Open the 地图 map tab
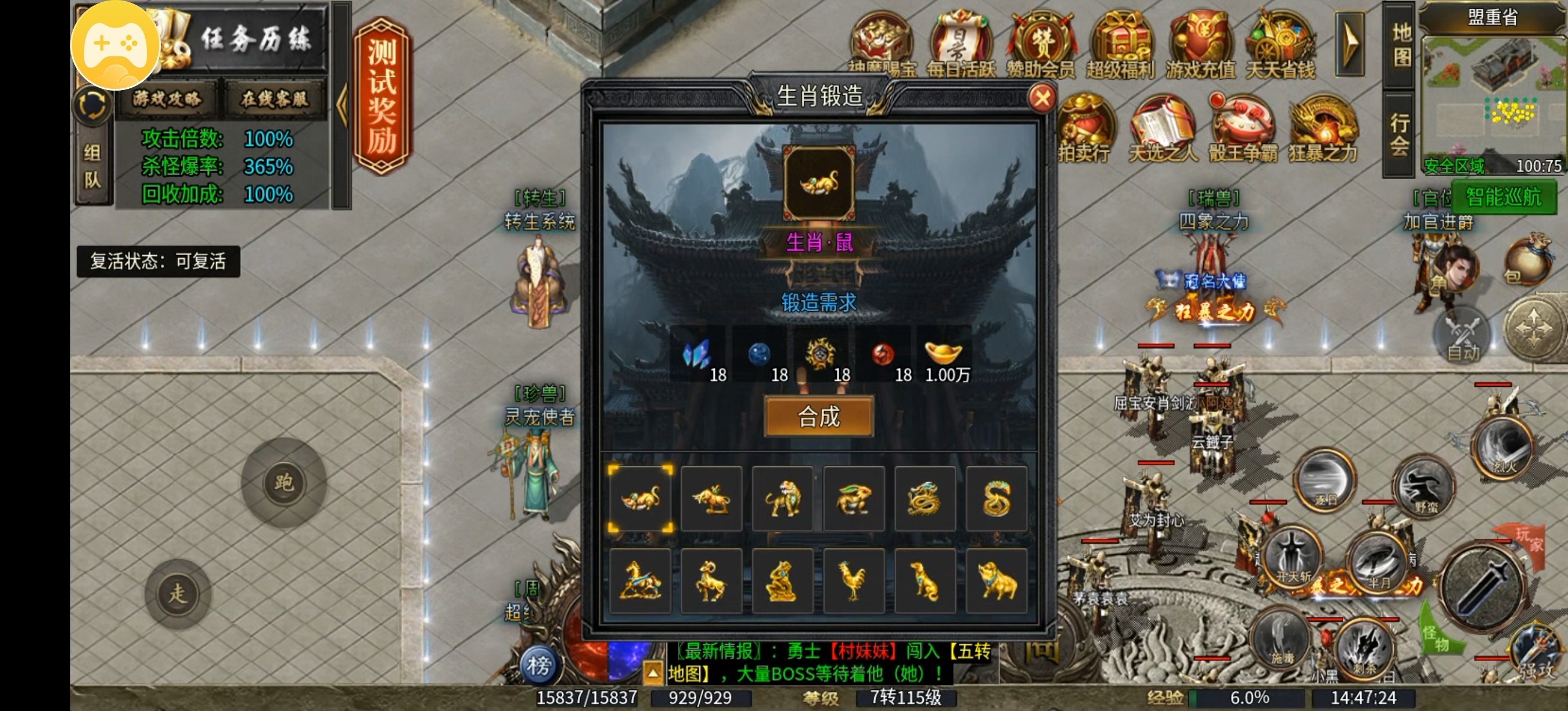Screen dimensions: 1568x711 click(x=1402, y=45)
